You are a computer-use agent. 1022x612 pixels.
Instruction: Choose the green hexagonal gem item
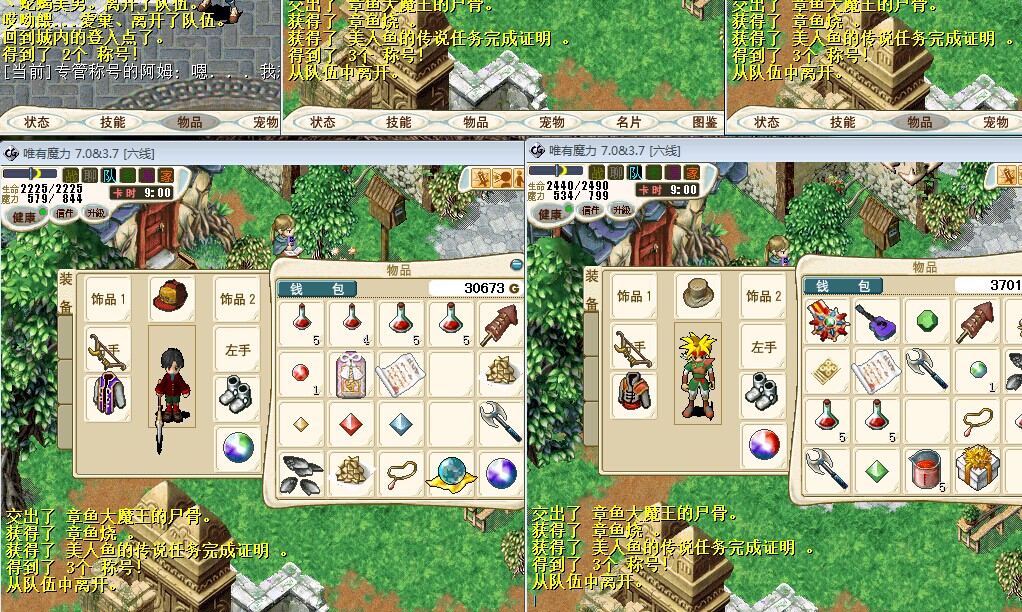click(x=927, y=322)
